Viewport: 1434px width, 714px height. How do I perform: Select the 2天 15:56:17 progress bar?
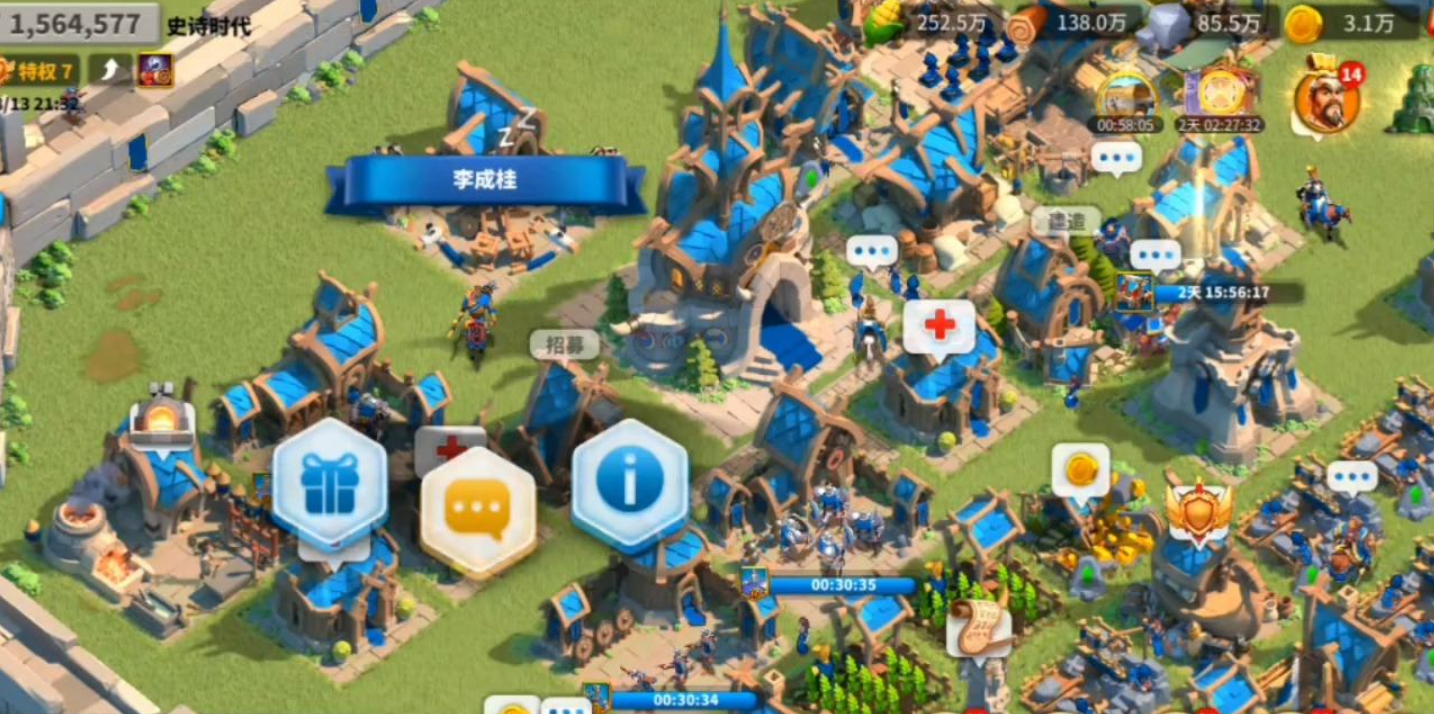(1224, 293)
